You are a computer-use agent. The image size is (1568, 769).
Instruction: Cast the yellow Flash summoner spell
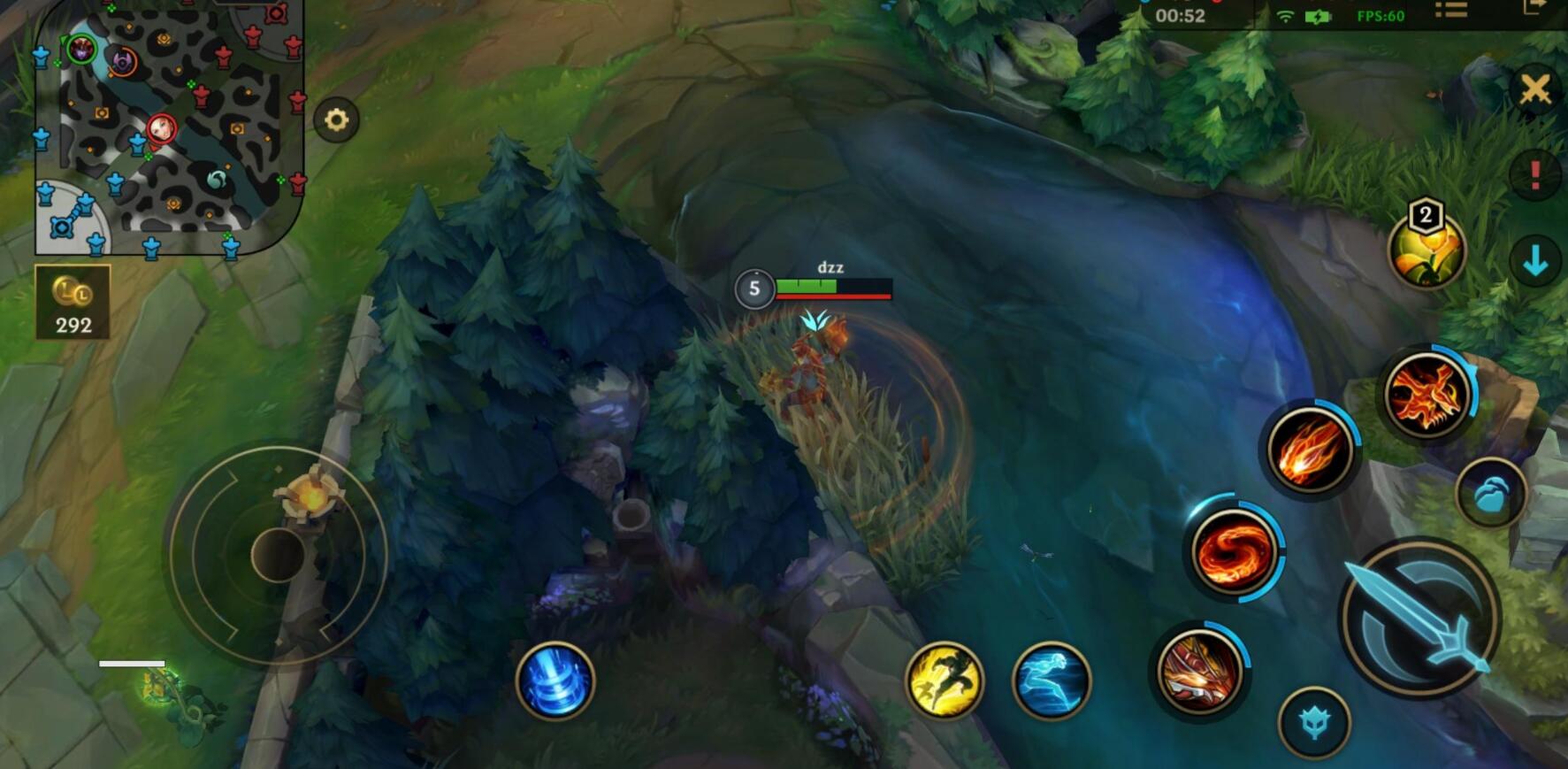[x=945, y=681]
